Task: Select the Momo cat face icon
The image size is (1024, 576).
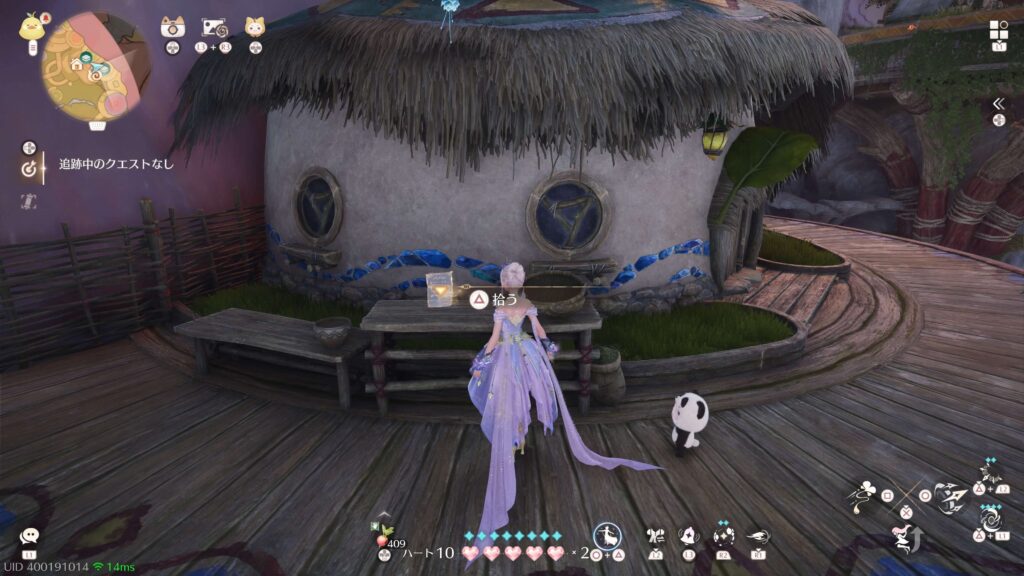Action: click(255, 26)
